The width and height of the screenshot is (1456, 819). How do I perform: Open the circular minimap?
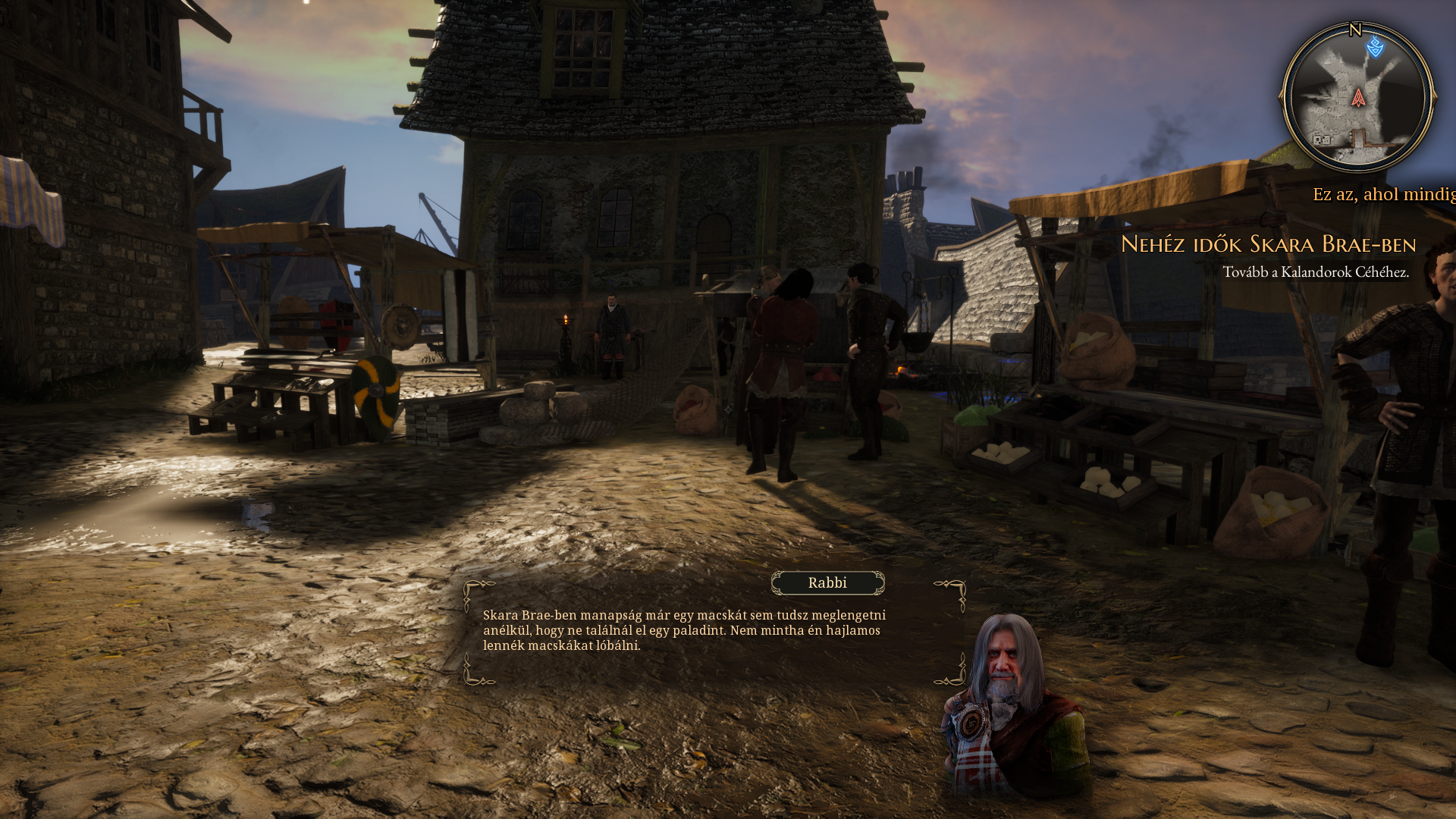(x=1357, y=99)
